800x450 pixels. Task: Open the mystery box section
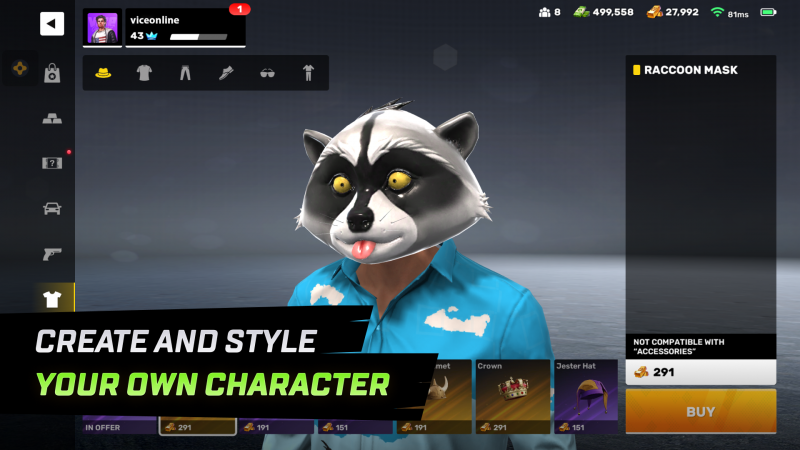[52, 163]
